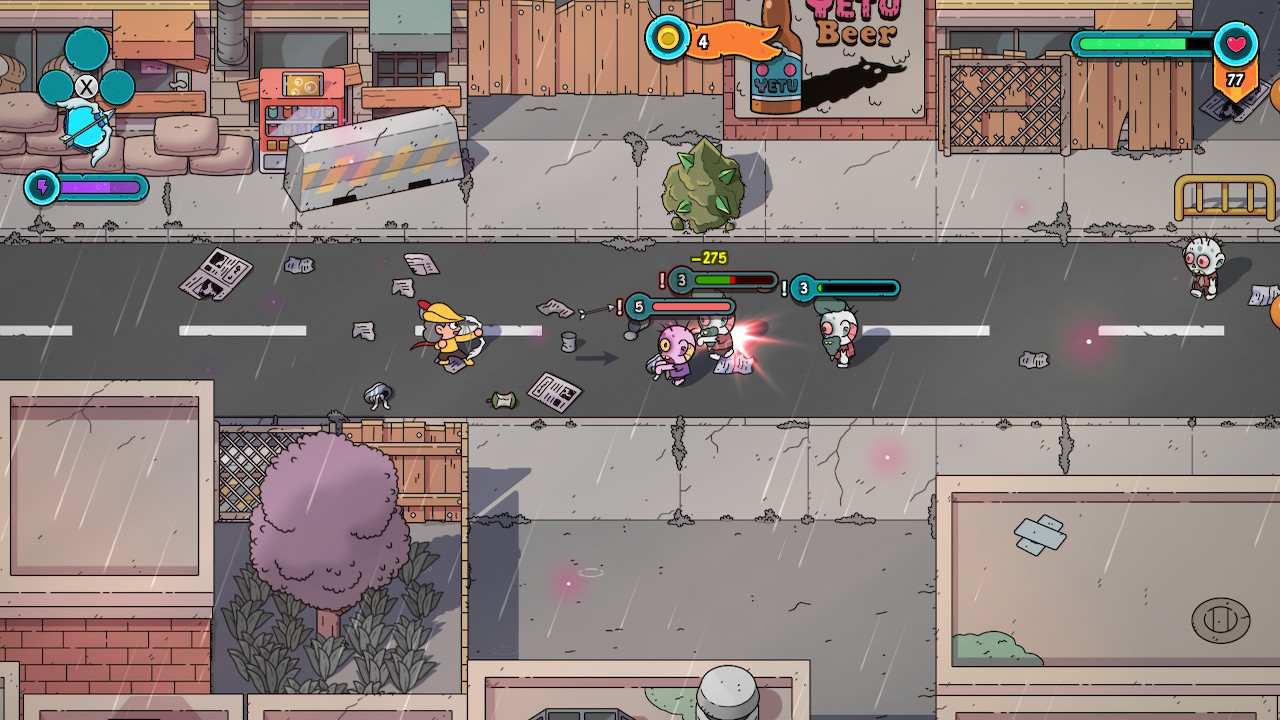Click the coin counter showing 4

pos(704,42)
